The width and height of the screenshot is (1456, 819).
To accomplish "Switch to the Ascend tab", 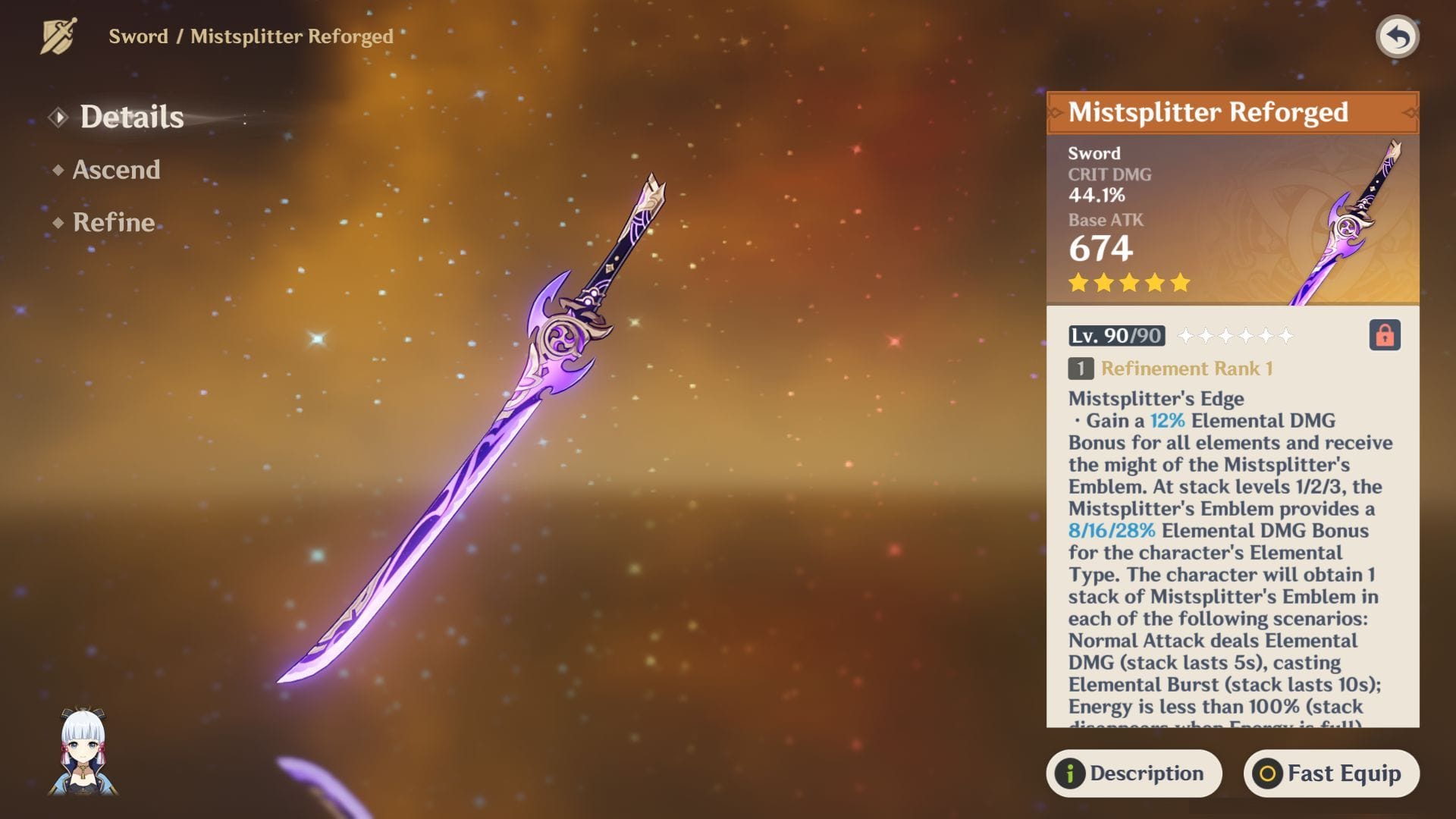I will pos(115,170).
